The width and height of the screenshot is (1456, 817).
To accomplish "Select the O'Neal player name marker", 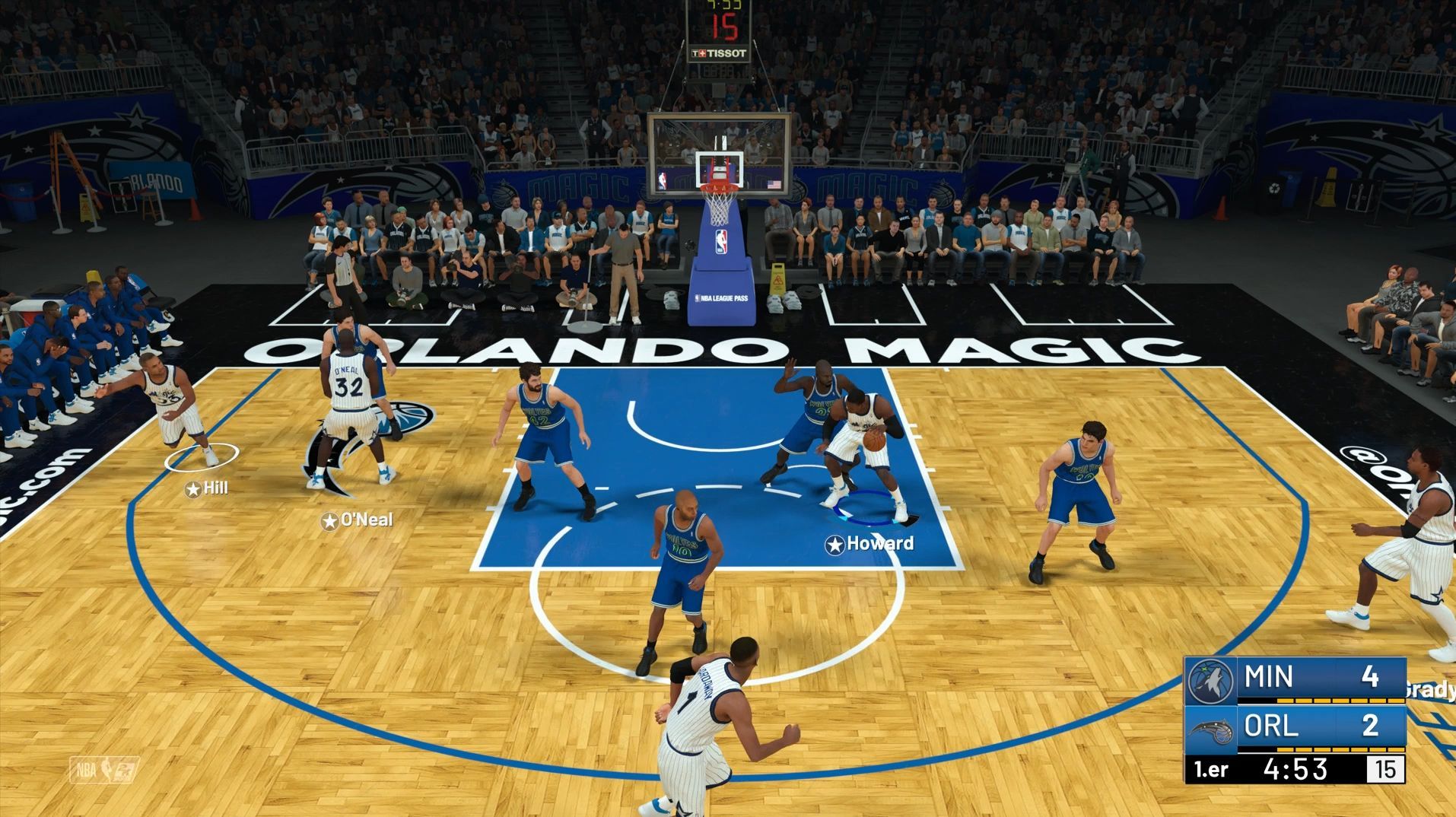I will tap(357, 520).
